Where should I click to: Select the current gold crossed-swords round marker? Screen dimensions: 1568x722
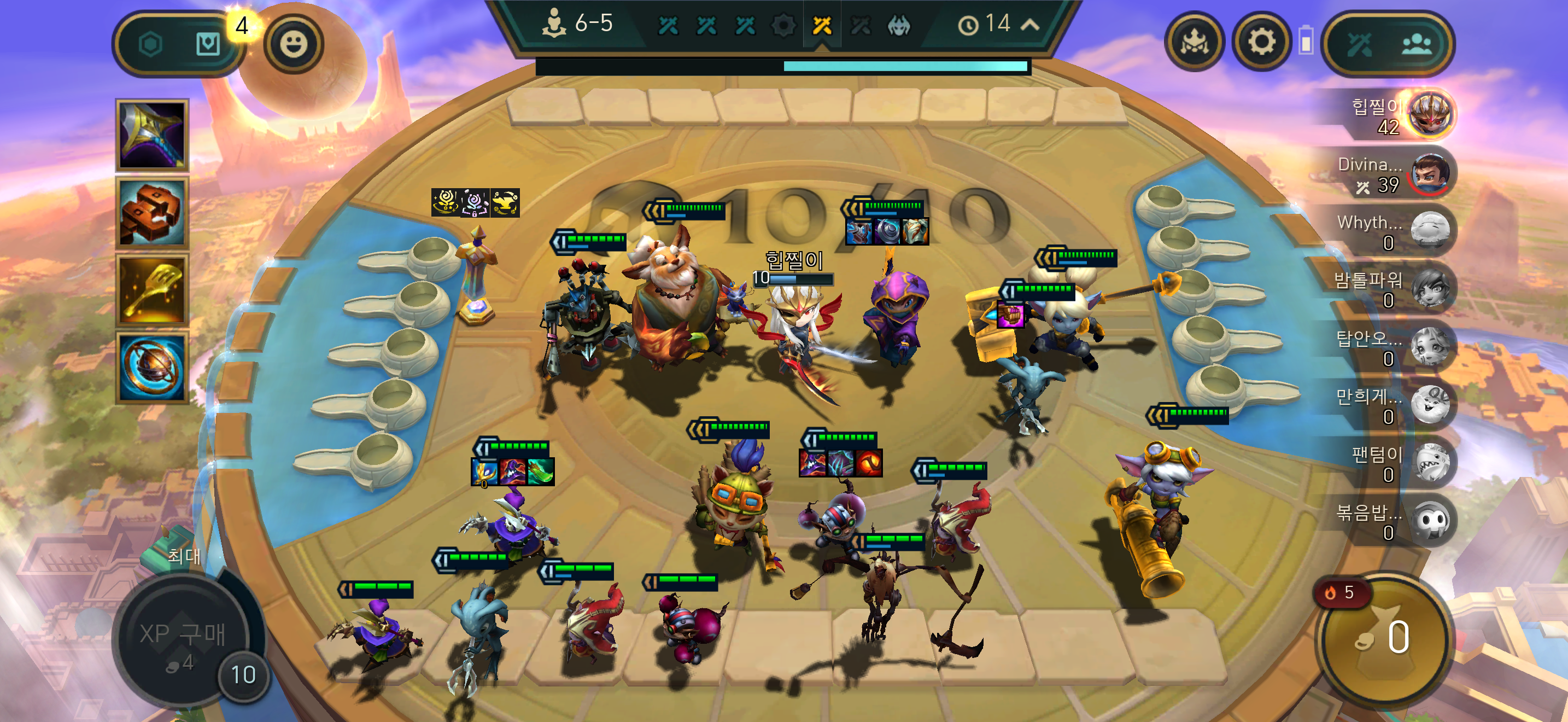point(822,25)
